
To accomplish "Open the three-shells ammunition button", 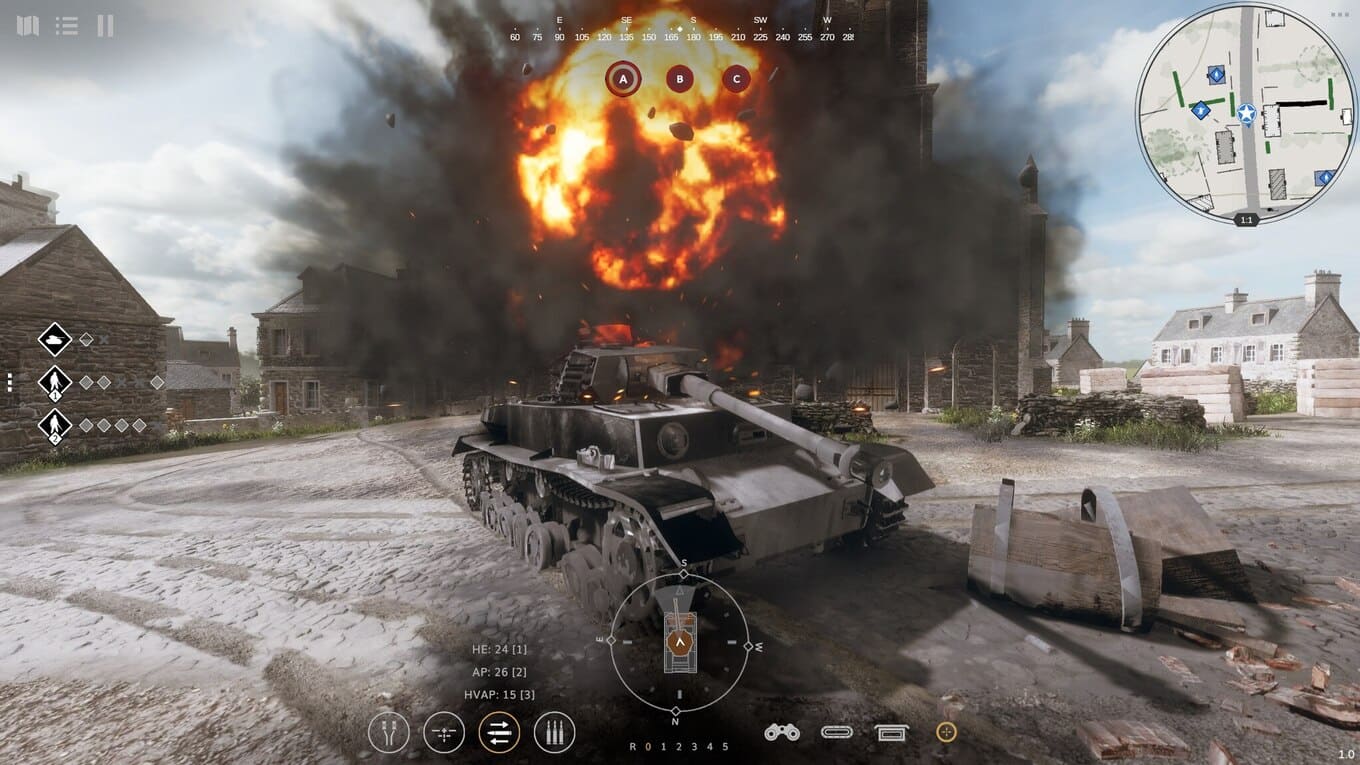I will point(554,732).
